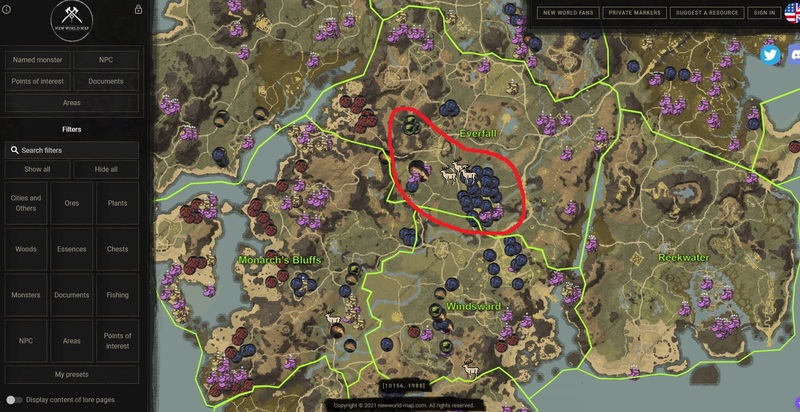Choose the Ores filter category
800x412 pixels.
click(x=72, y=203)
